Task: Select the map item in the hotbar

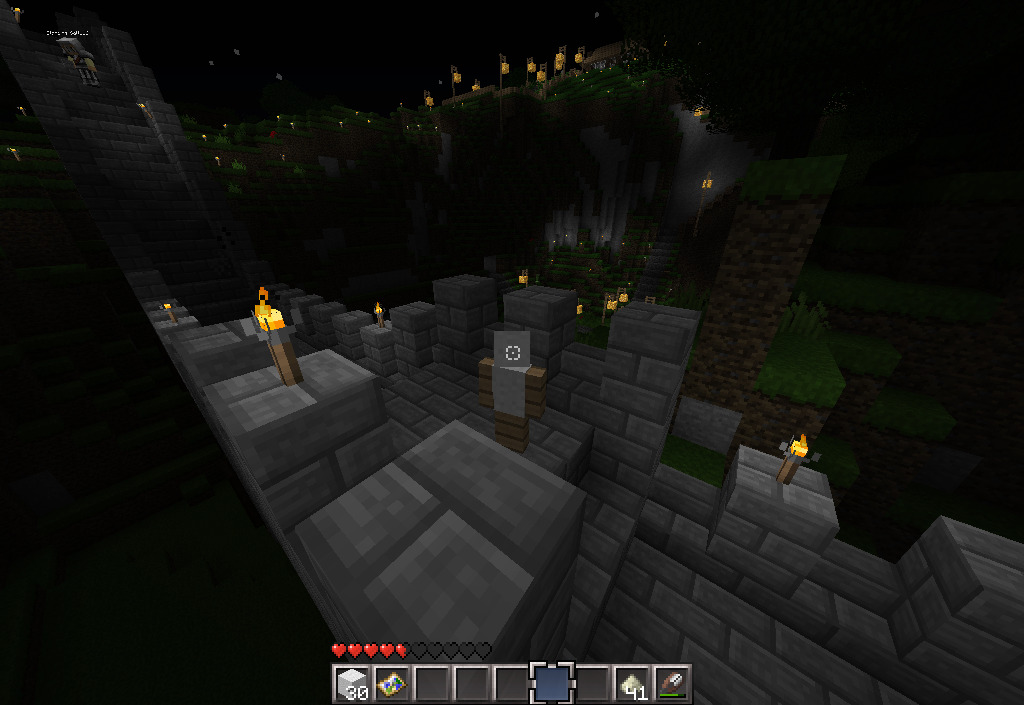Action: pos(391,684)
